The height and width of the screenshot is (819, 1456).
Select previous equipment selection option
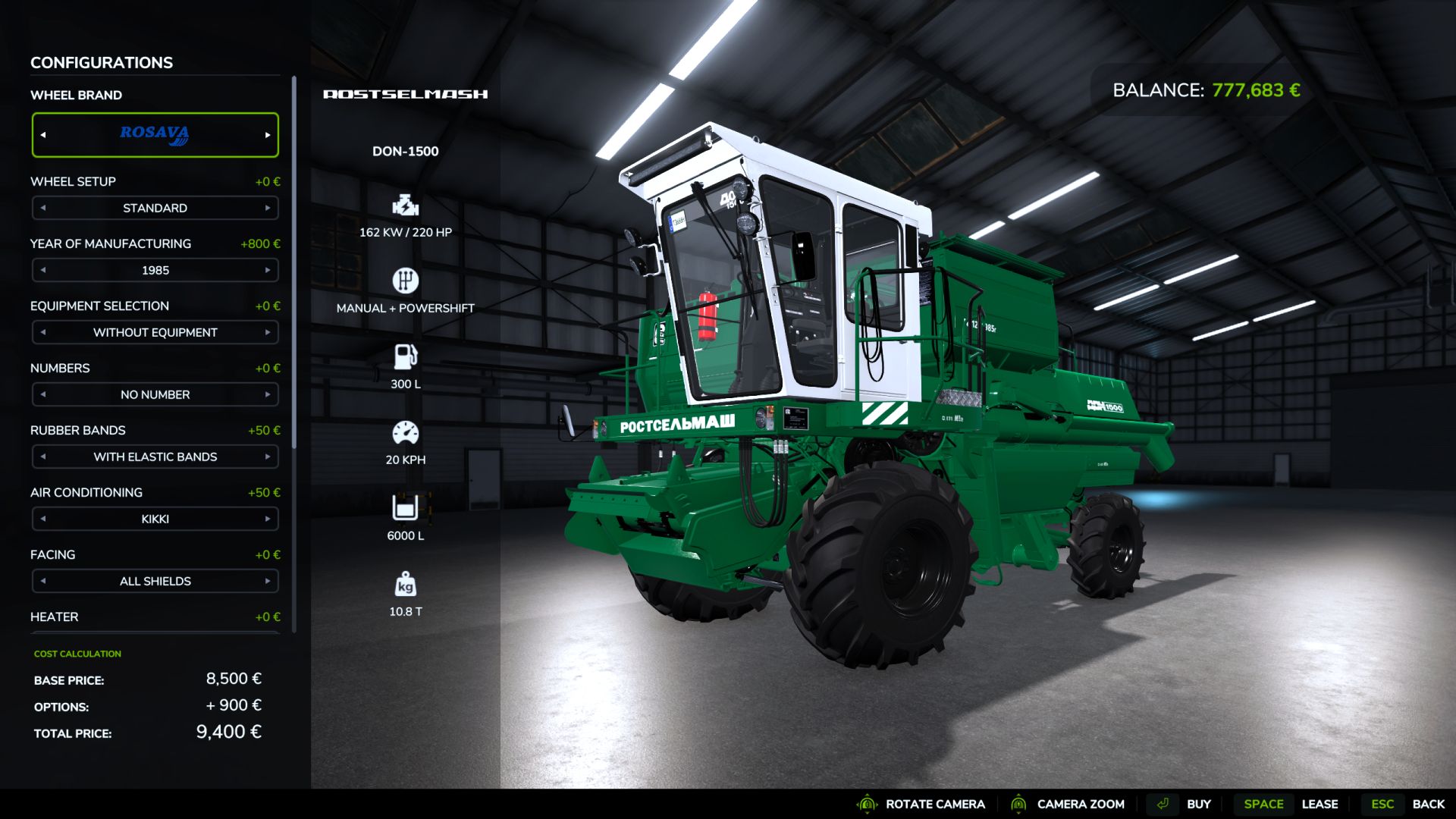[43, 332]
